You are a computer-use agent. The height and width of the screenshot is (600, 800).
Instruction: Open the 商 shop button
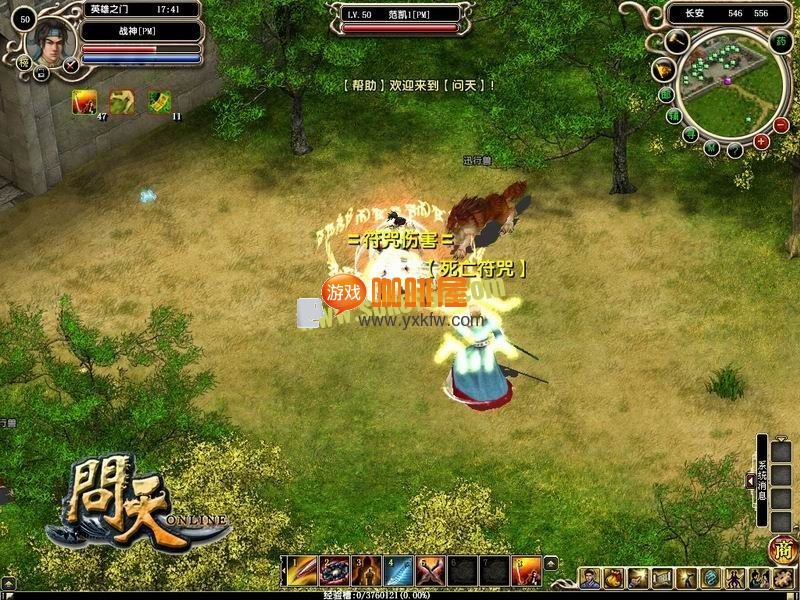(781, 549)
